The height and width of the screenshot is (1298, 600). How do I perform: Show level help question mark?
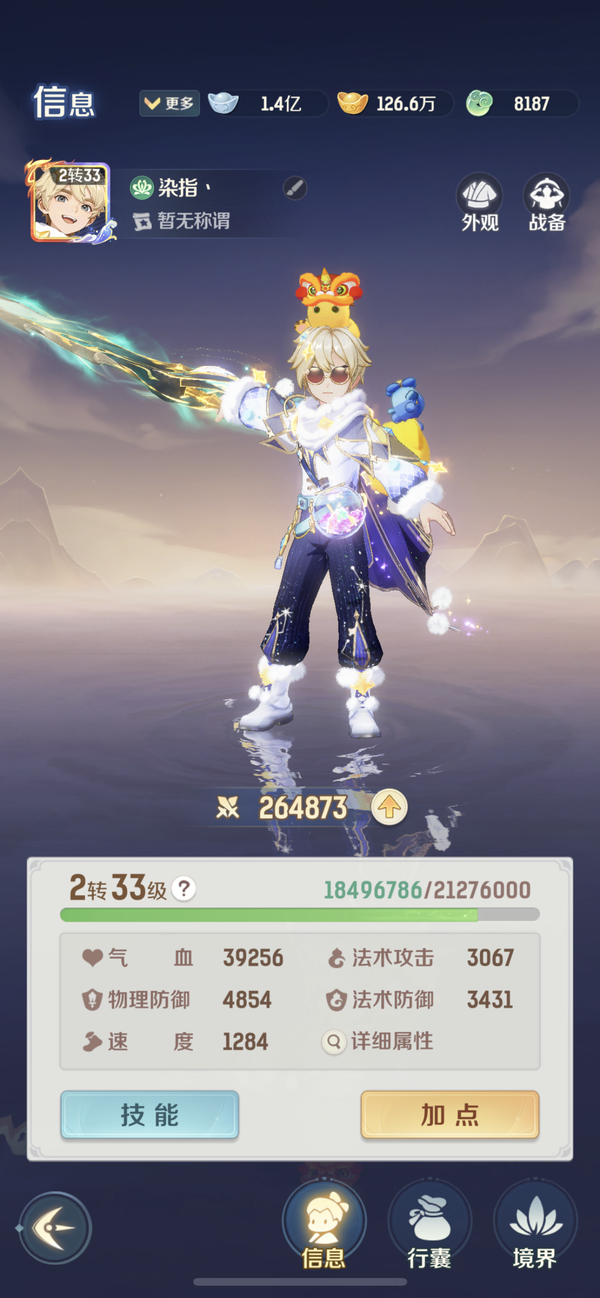(x=183, y=889)
